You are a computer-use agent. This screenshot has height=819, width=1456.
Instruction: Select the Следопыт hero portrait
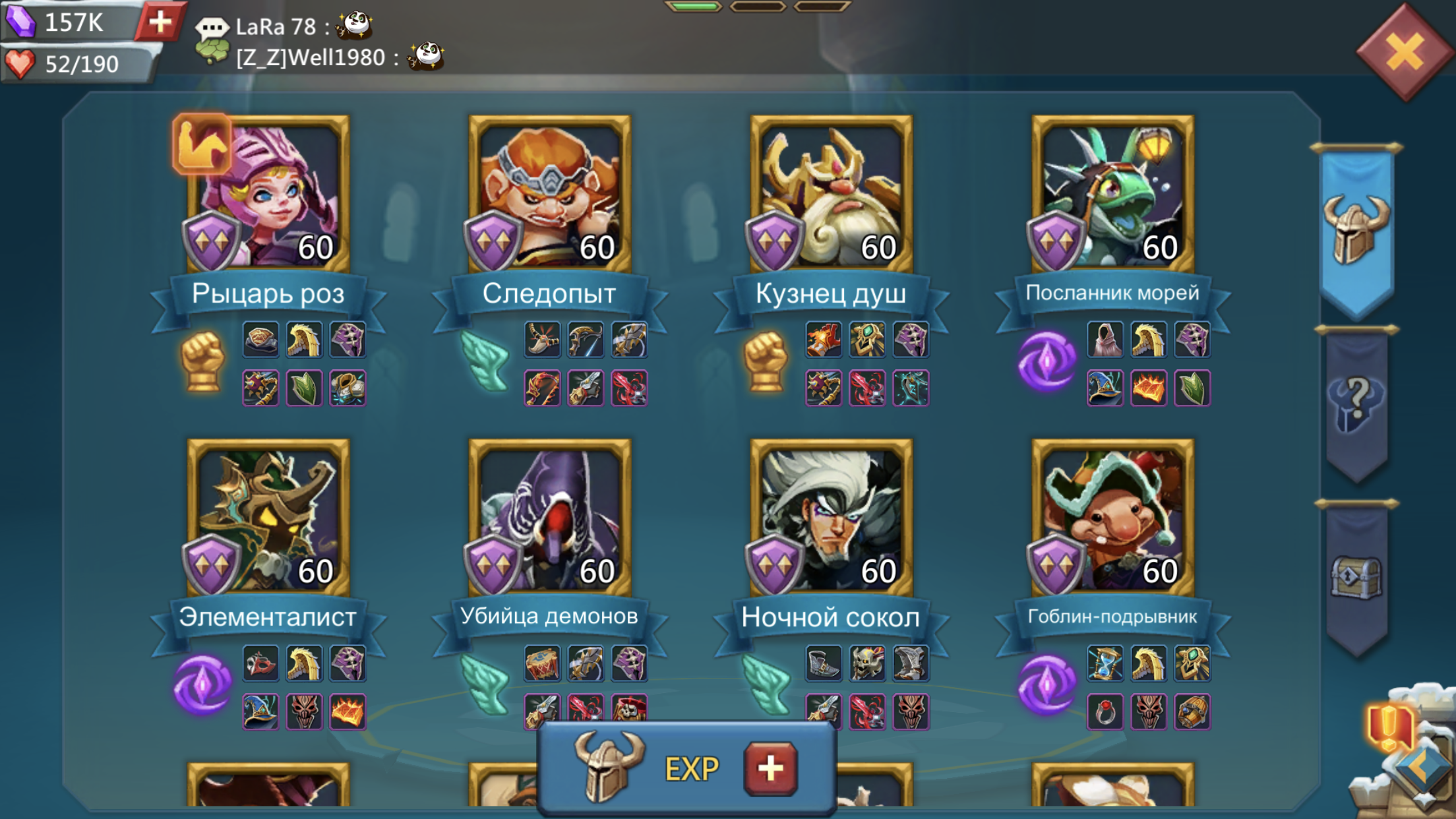[549, 195]
